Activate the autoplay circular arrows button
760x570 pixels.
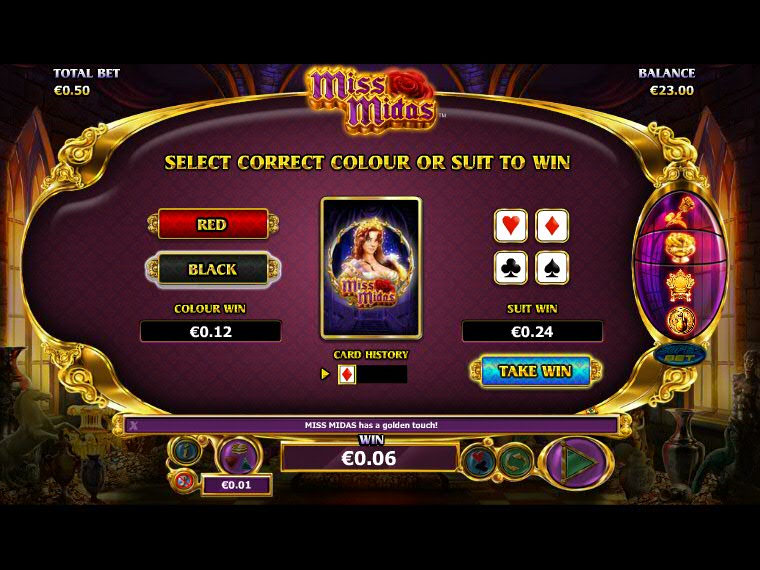[x=515, y=461]
